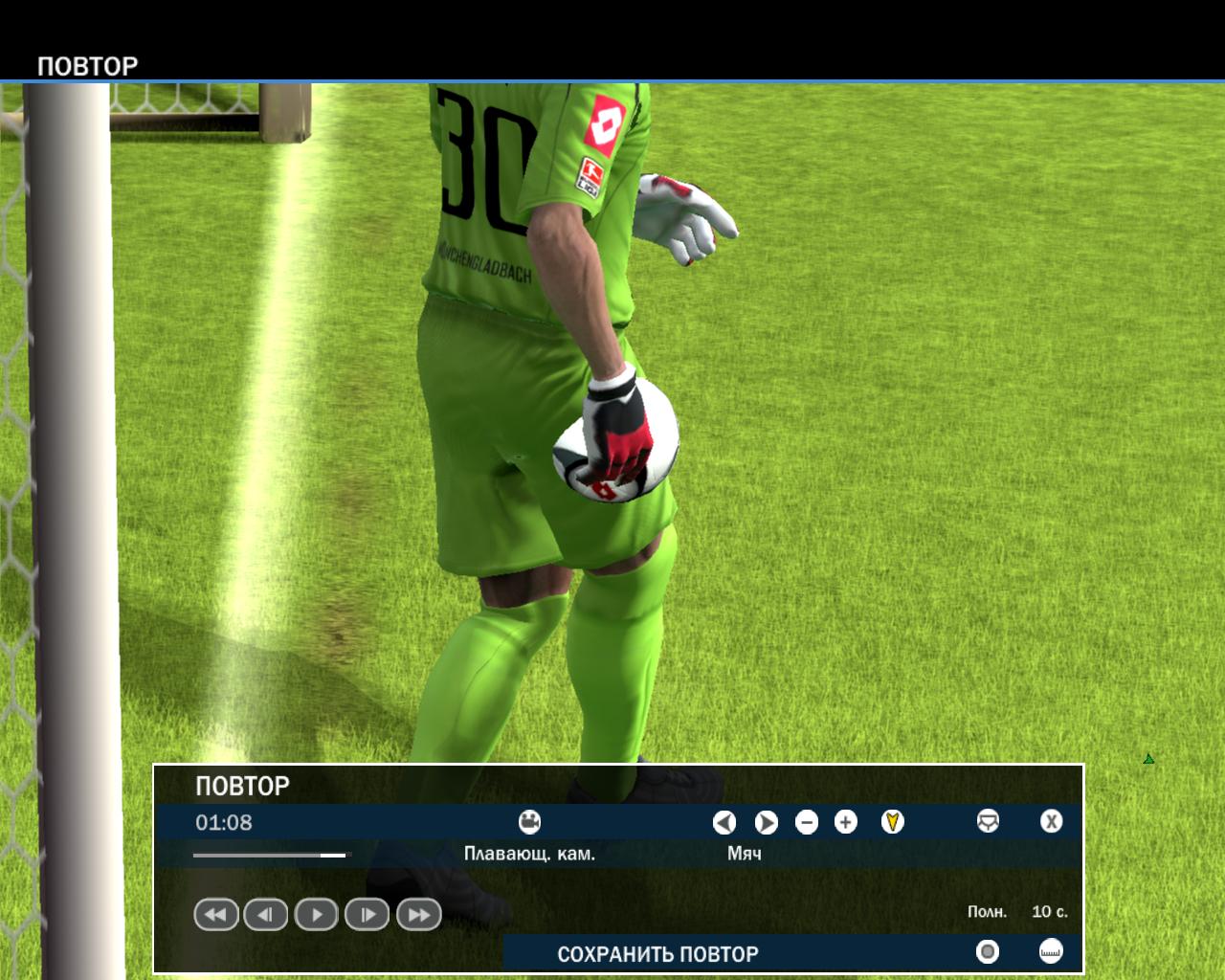1225x980 pixels.
Task: Close the replay panel with the X
Action: click(x=1051, y=822)
